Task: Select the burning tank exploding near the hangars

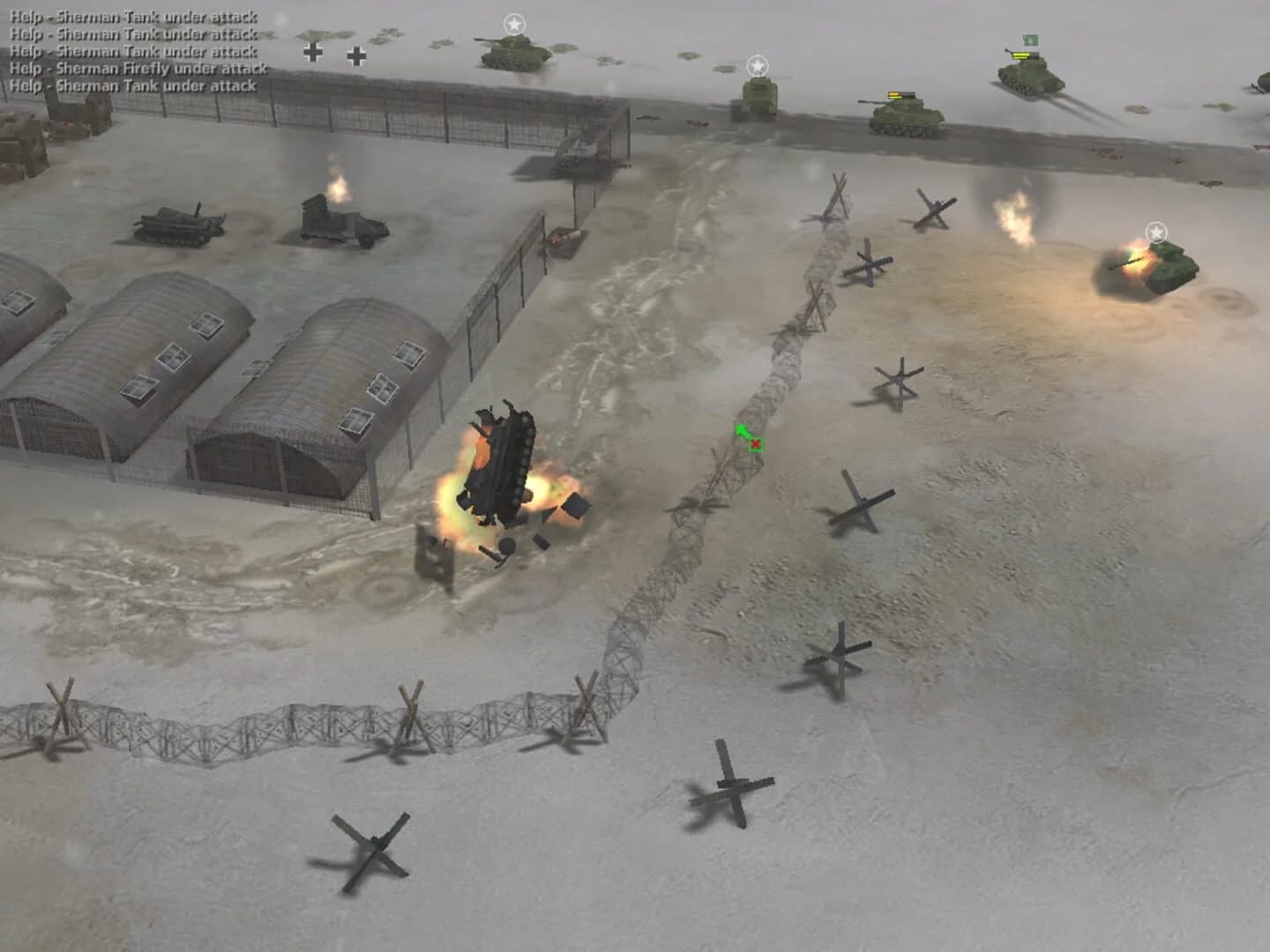Action: click(503, 467)
